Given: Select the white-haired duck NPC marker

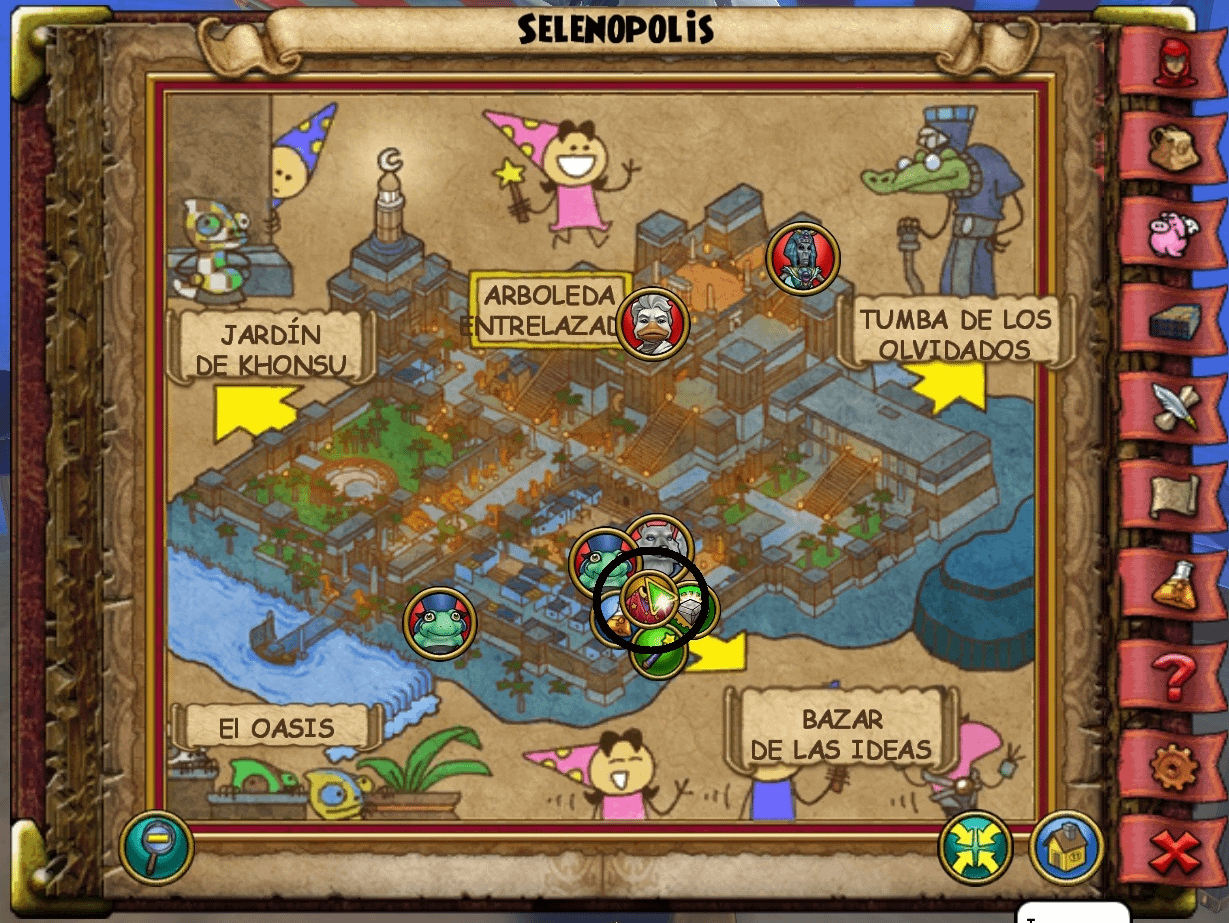Looking at the screenshot, I should point(653,323).
